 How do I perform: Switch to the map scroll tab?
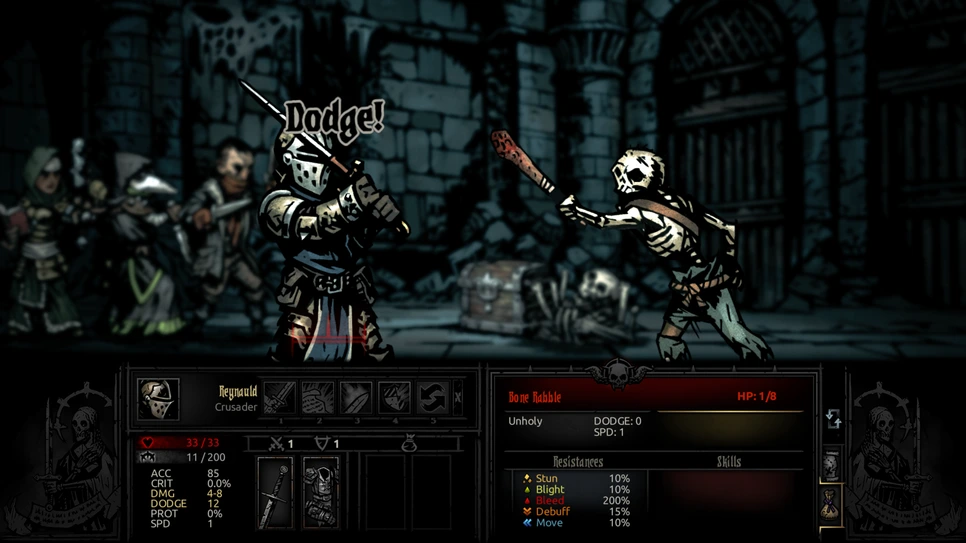pos(832,465)
